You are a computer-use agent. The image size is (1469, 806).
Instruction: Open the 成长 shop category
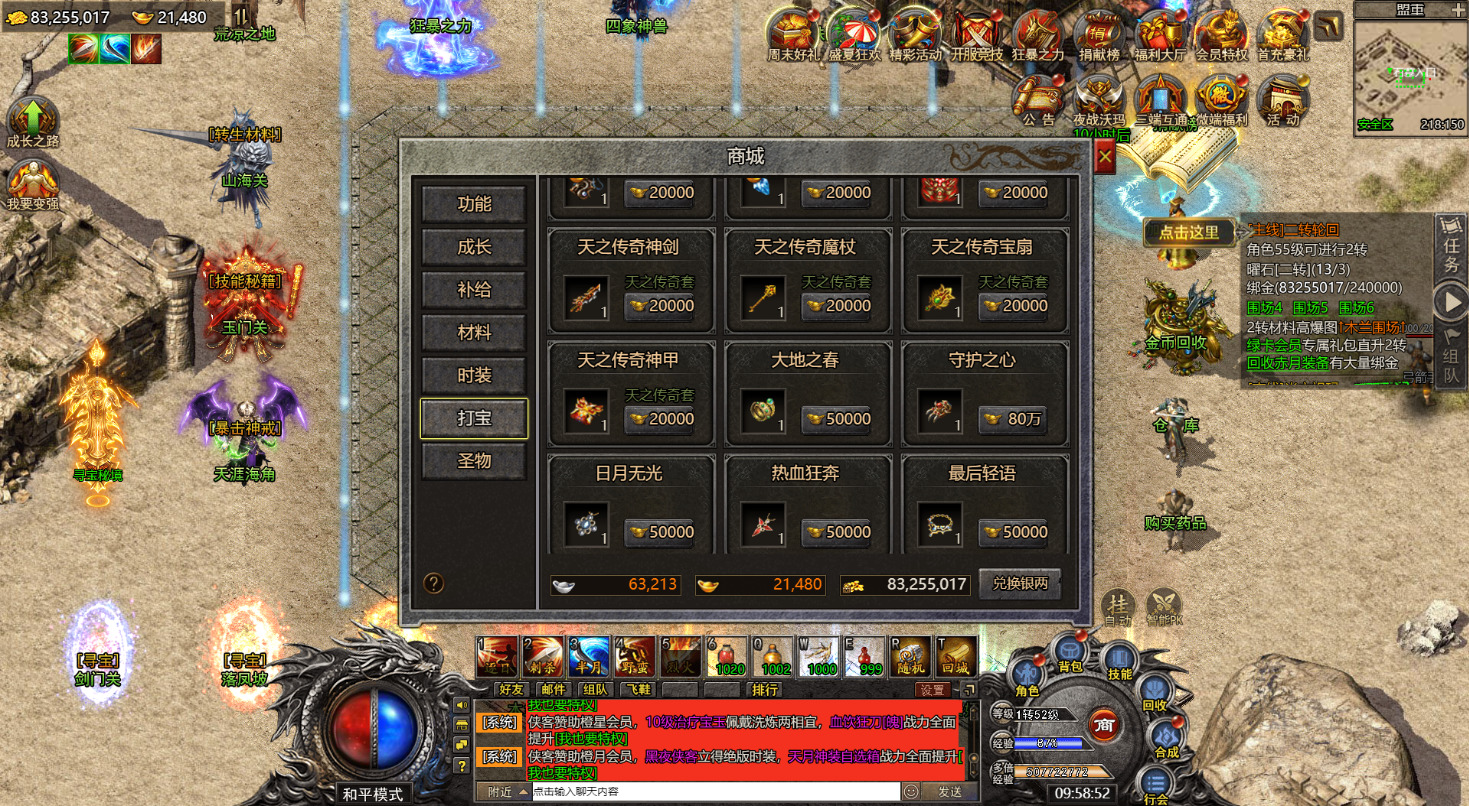pyautogui.click(x=474, y=247)
